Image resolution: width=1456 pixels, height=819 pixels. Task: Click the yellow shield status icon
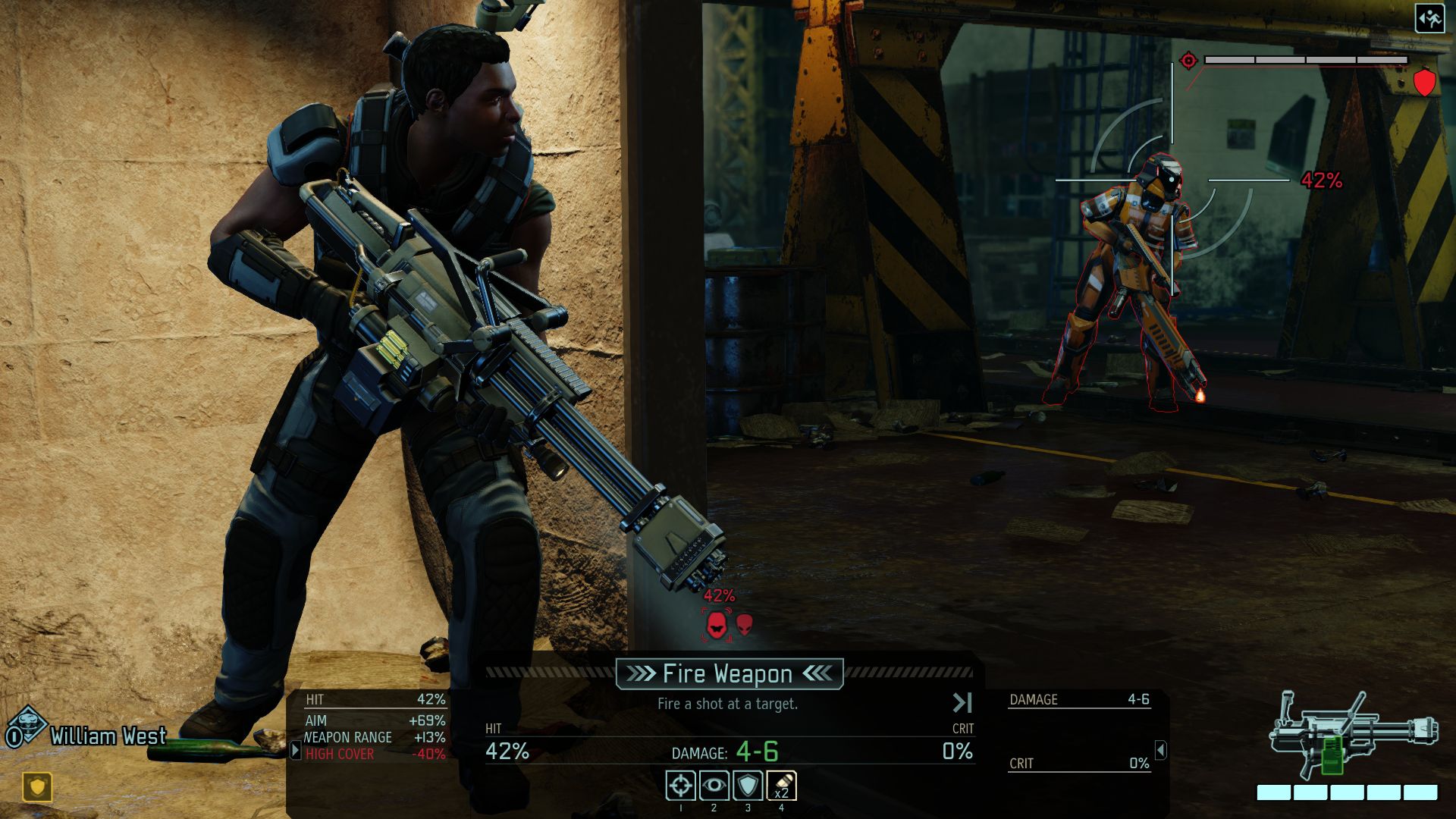[x=37, y=786]
